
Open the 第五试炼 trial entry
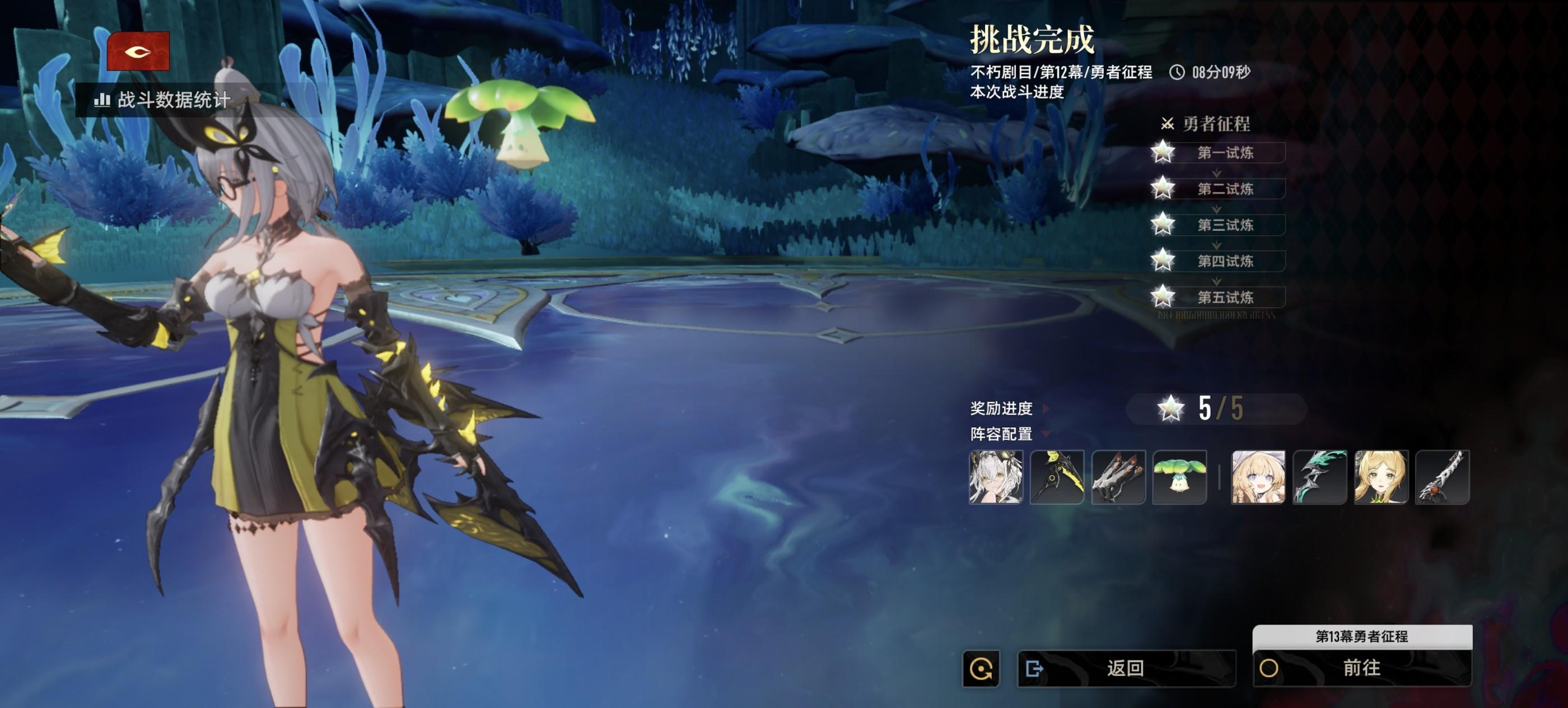[1225, 297]
